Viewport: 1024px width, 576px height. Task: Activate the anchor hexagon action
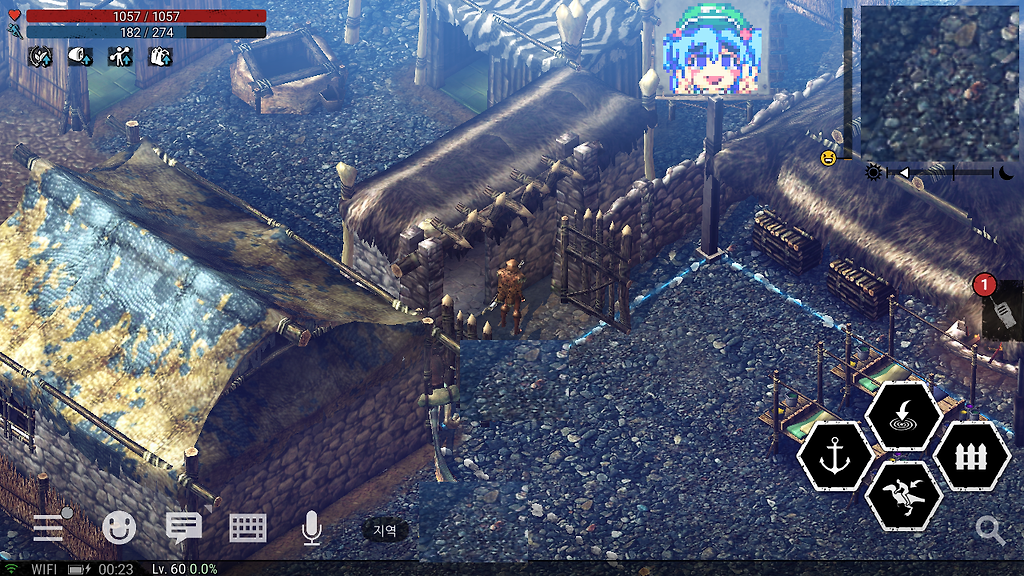(836, 456)
